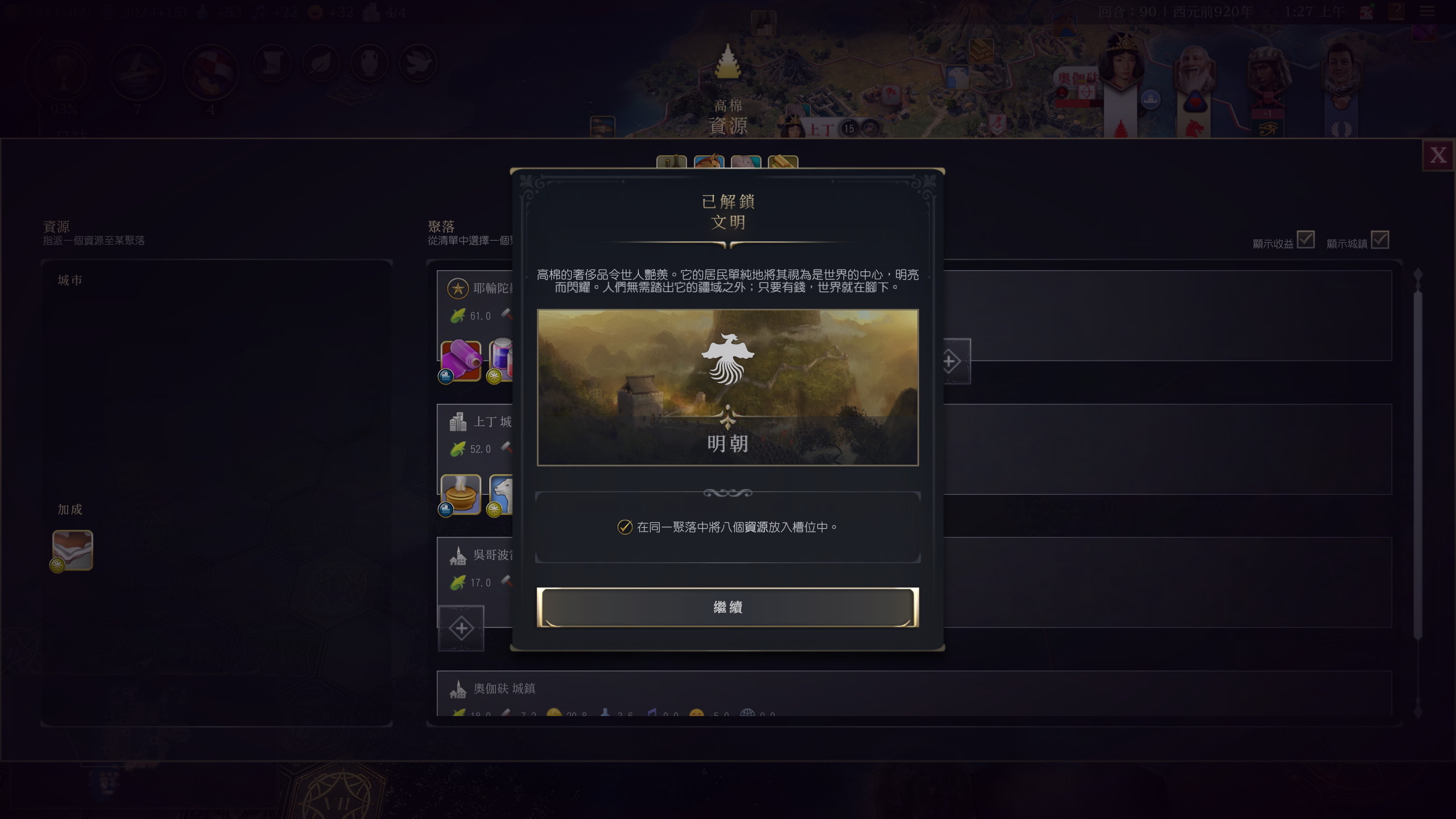Click the happiness smiley icon in the top bar
Viewport: 1456px width, 819px height.
(x=315, y=11)
